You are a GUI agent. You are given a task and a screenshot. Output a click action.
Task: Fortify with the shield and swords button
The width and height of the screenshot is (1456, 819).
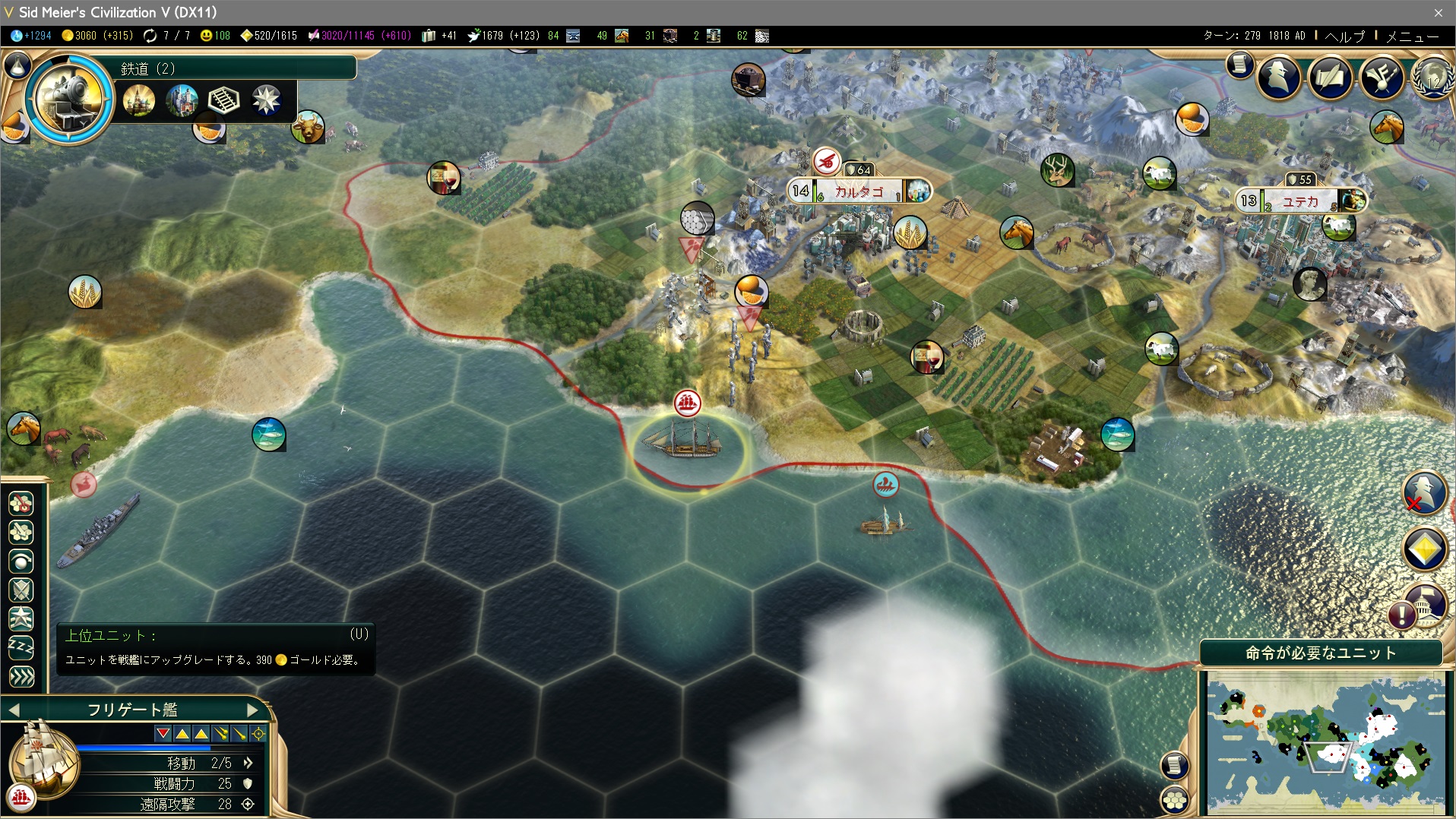[21, 590]
